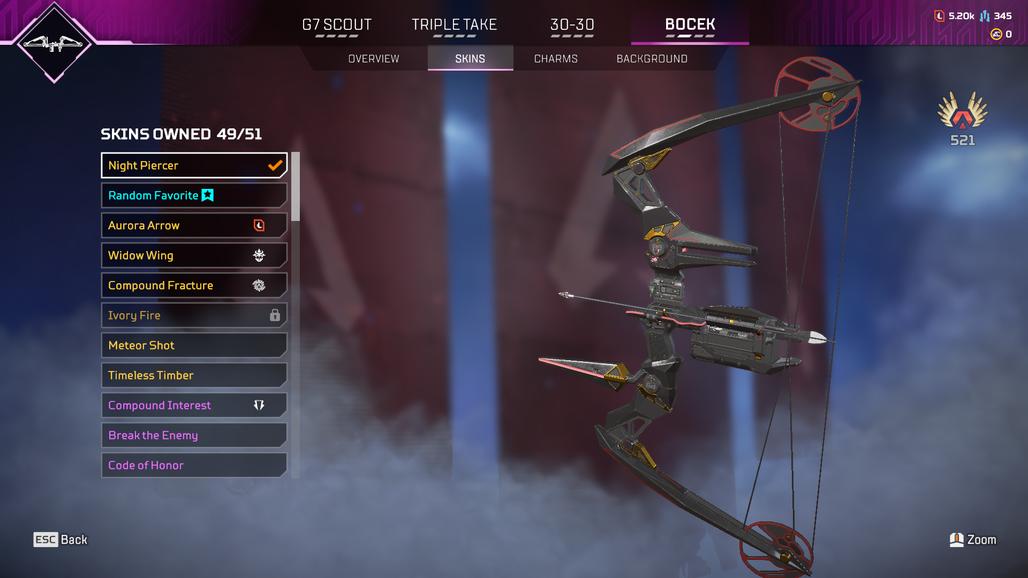1028x578 pixels.
Task: Switch to the Skins sub-tab
Action: pos(470,59)
